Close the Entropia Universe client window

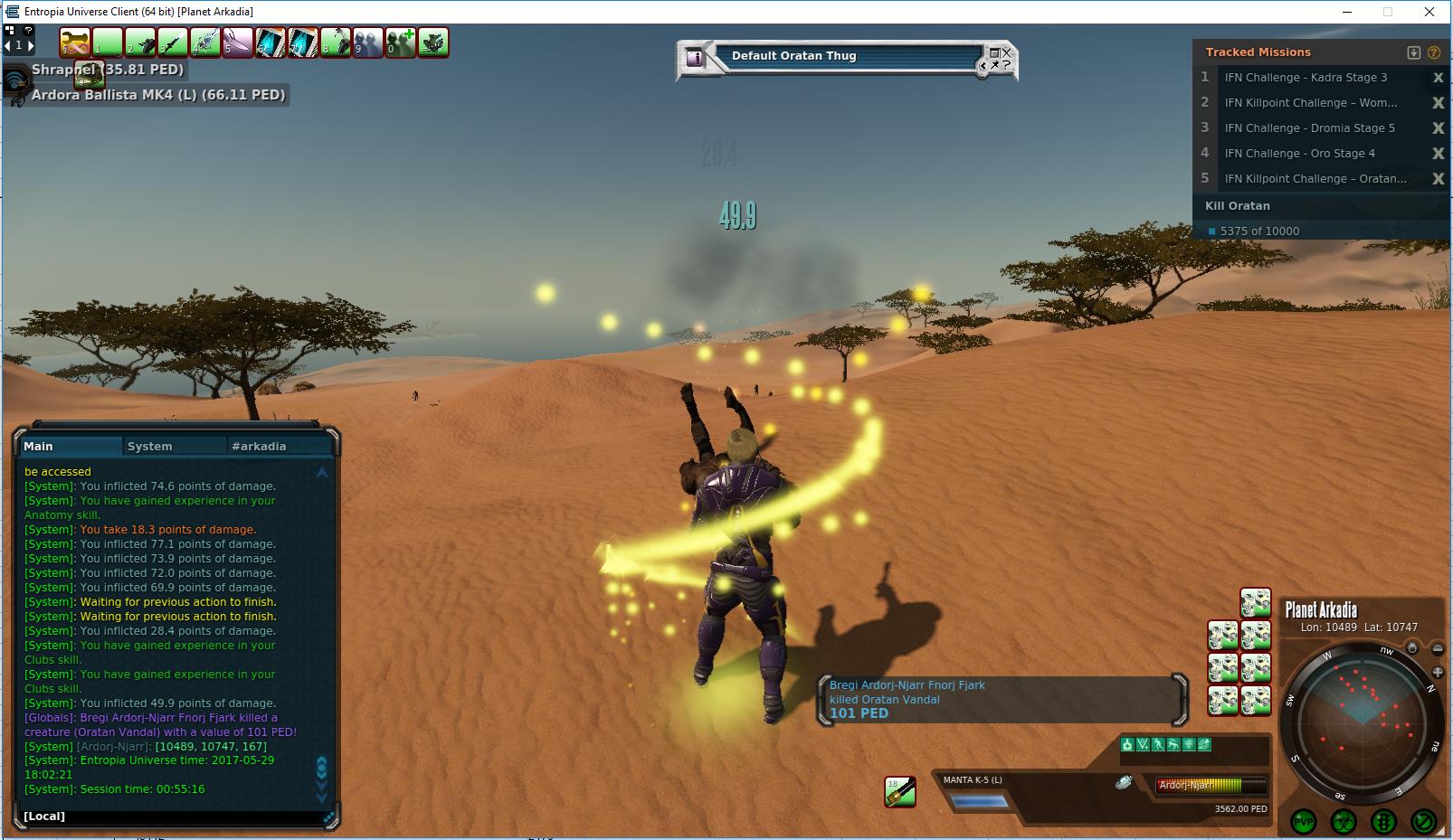pyautogui.click(x=1429, y=12)
